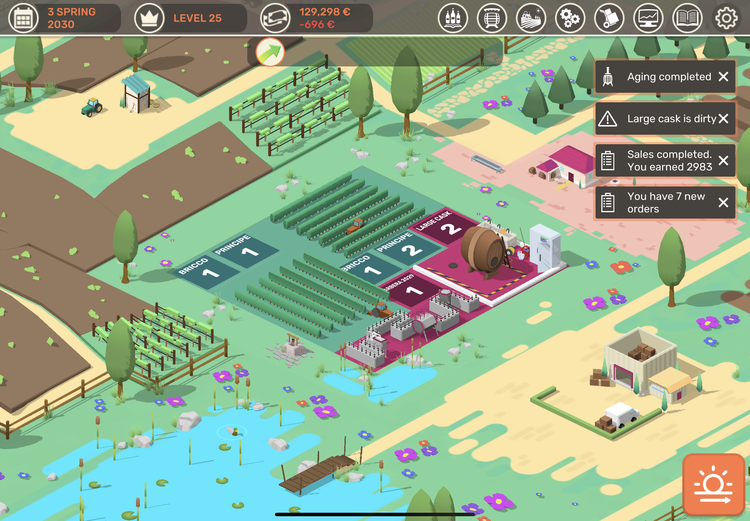This screenshot has height=521, width=750.
Task: Dismiss the Sales completed notification
Action: tap(723, 161)
